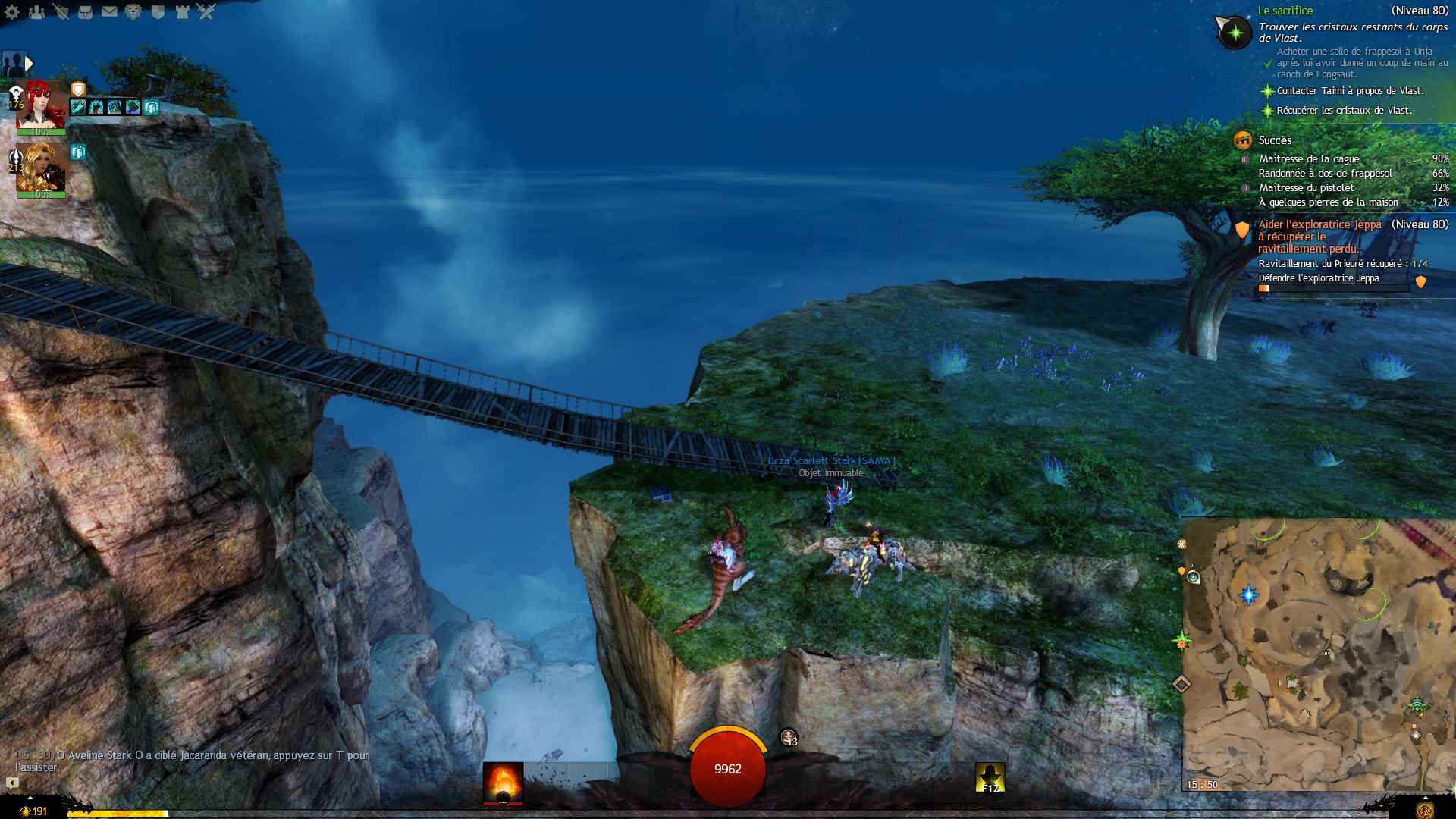Open the game menu gear icon
The image size is (1456, 819).
[x=12, y=11]
